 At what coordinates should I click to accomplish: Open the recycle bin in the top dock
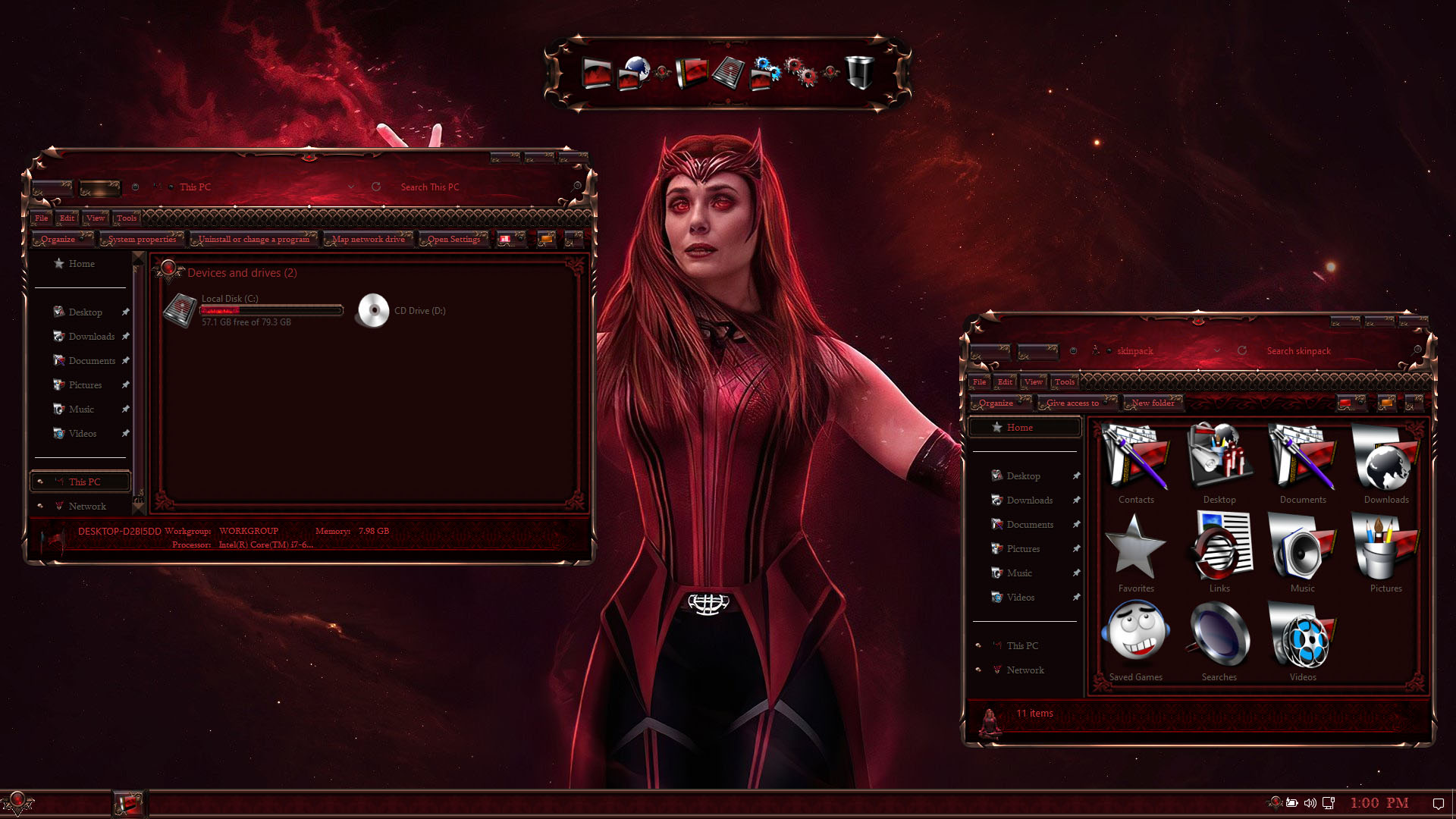click(858, 73)
